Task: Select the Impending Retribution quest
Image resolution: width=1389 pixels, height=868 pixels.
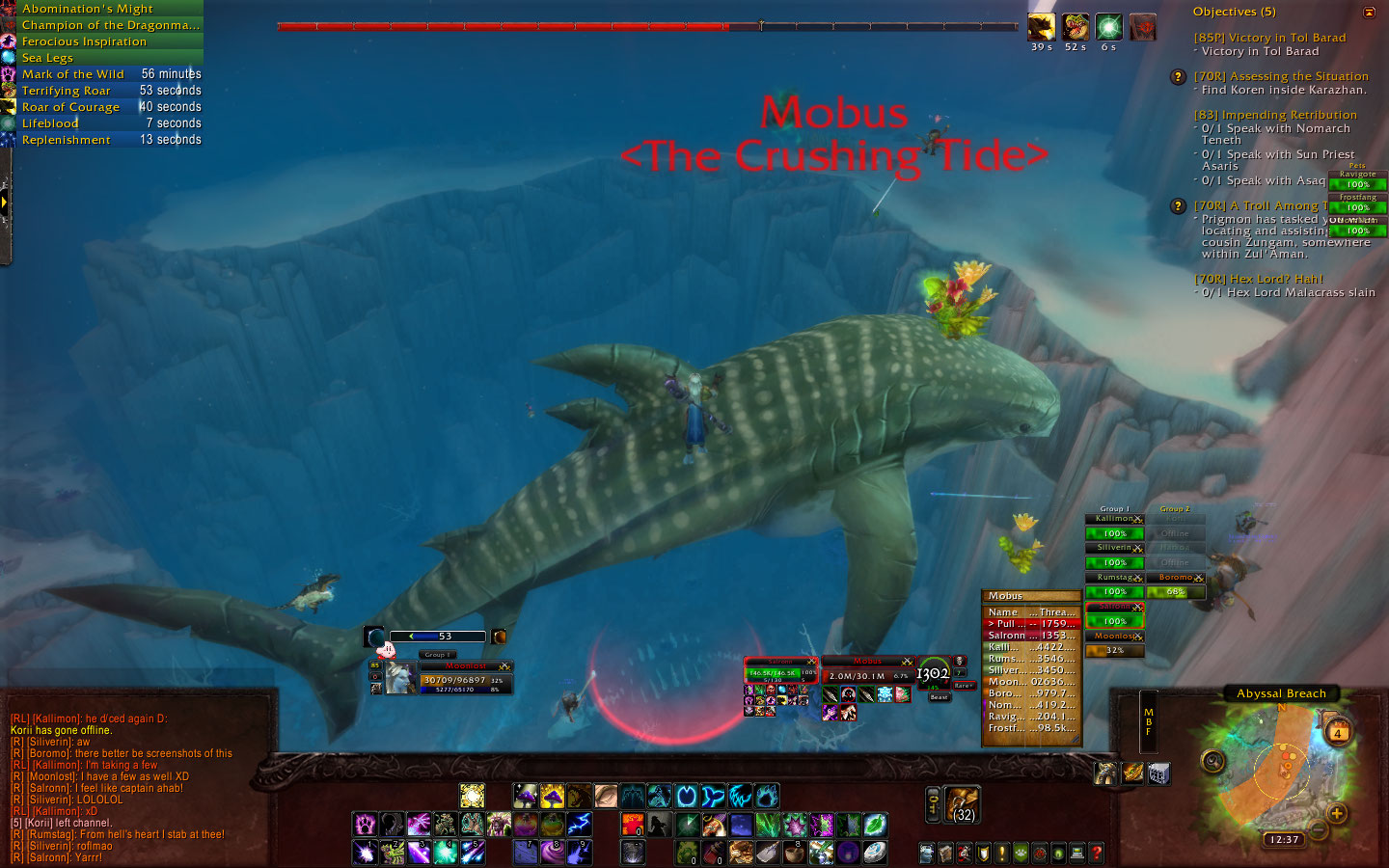Action: pos(1275,115)
